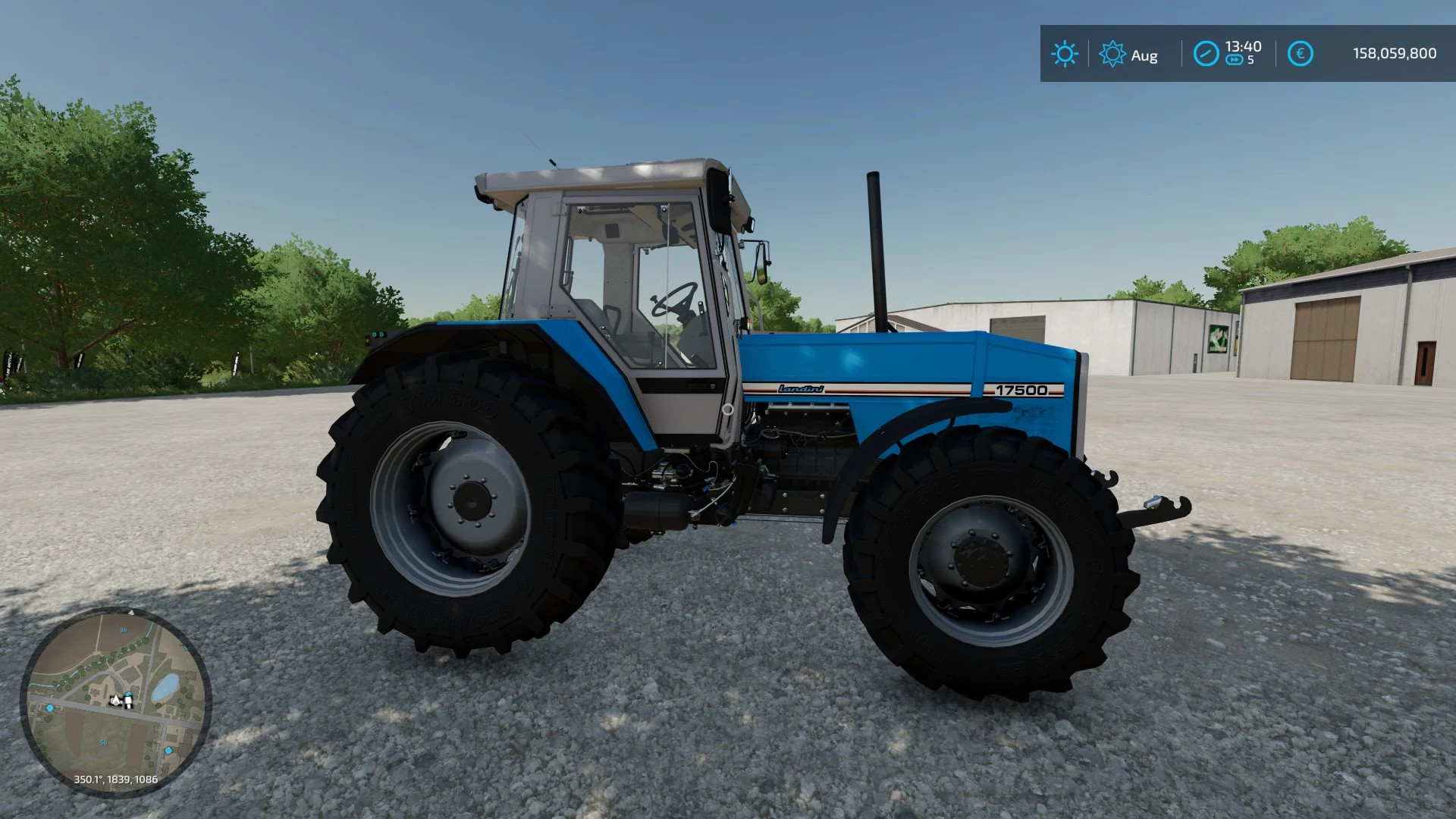This screenshot has height=819, width=1456.
Task: Click the money balance 158,059,800
Action: click(1395, 52)
